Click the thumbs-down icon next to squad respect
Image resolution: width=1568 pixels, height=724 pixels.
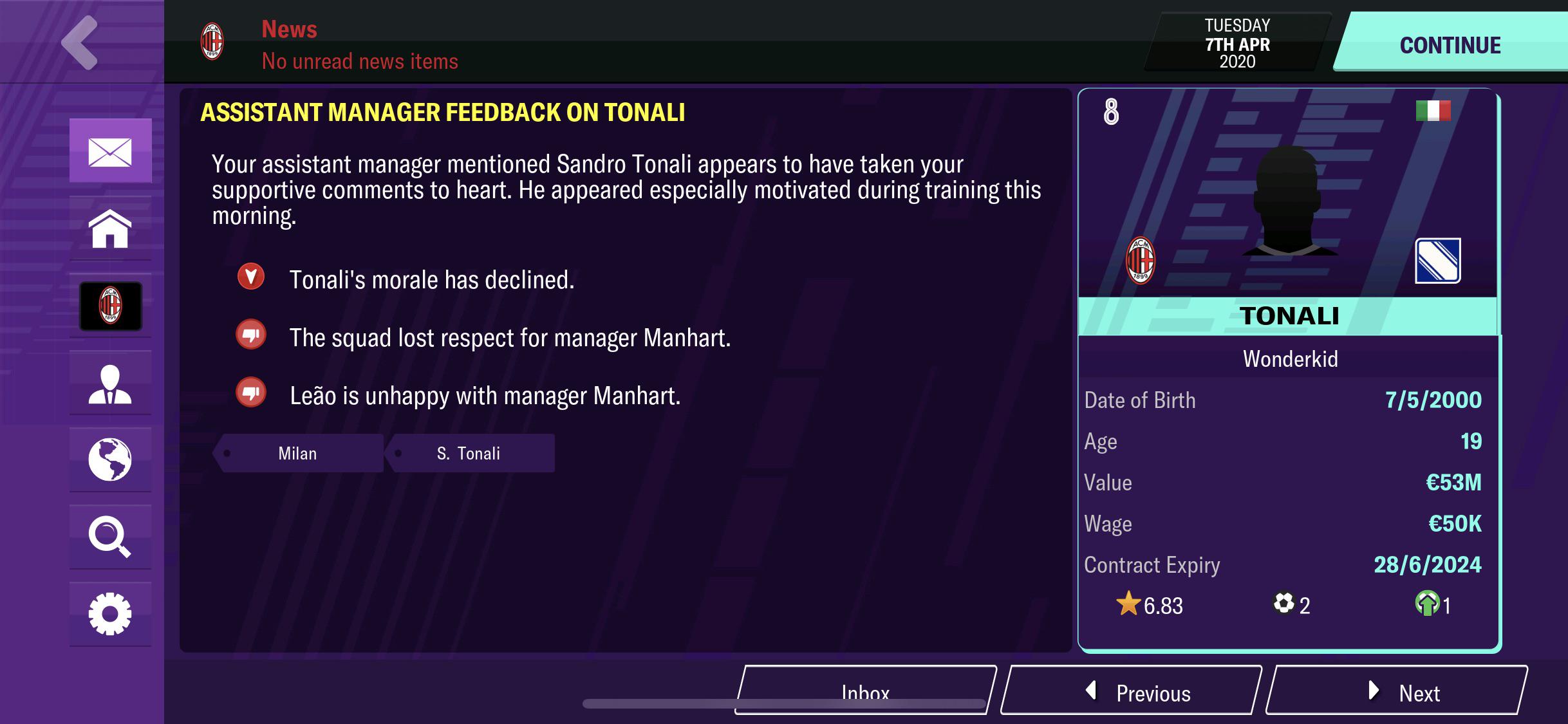pyautogui.click(x=250, y=337)
